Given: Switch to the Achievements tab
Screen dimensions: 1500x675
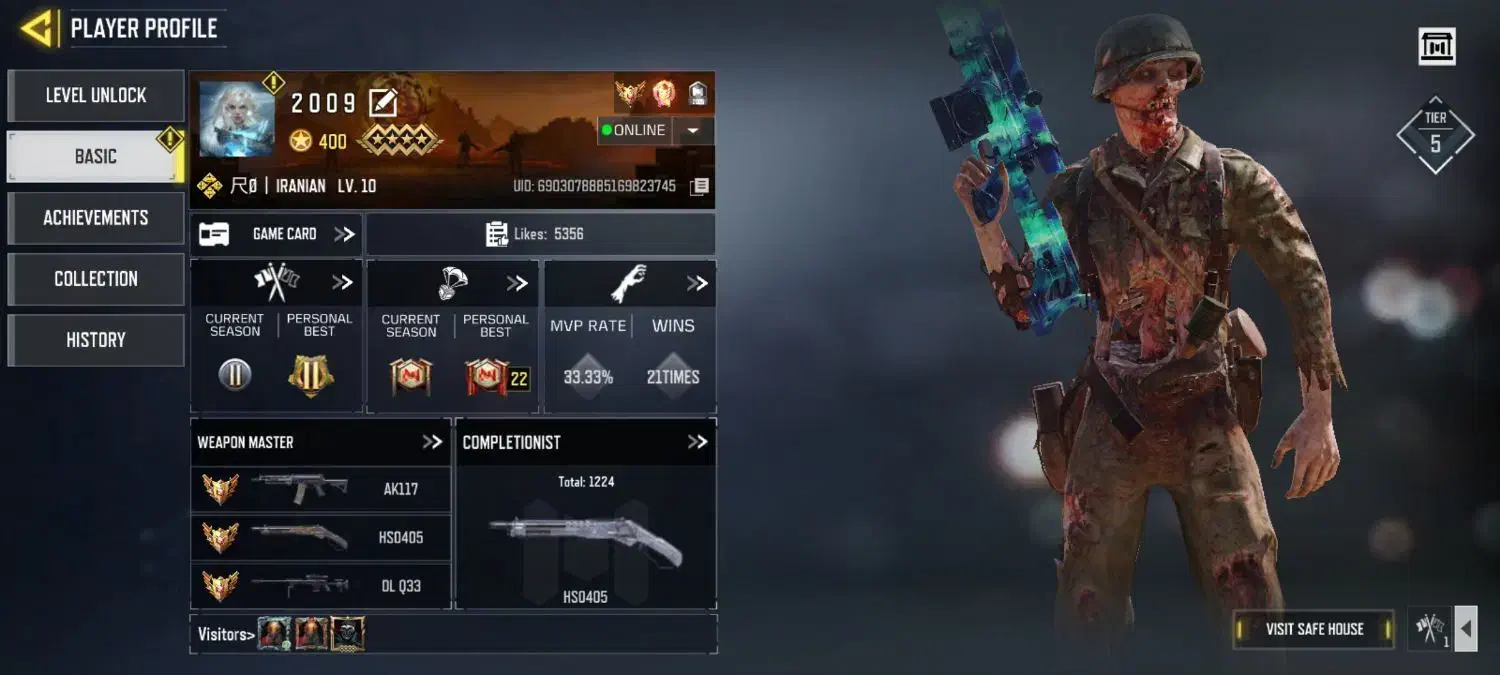Looking at the screenshot, I should pos(96,218).
